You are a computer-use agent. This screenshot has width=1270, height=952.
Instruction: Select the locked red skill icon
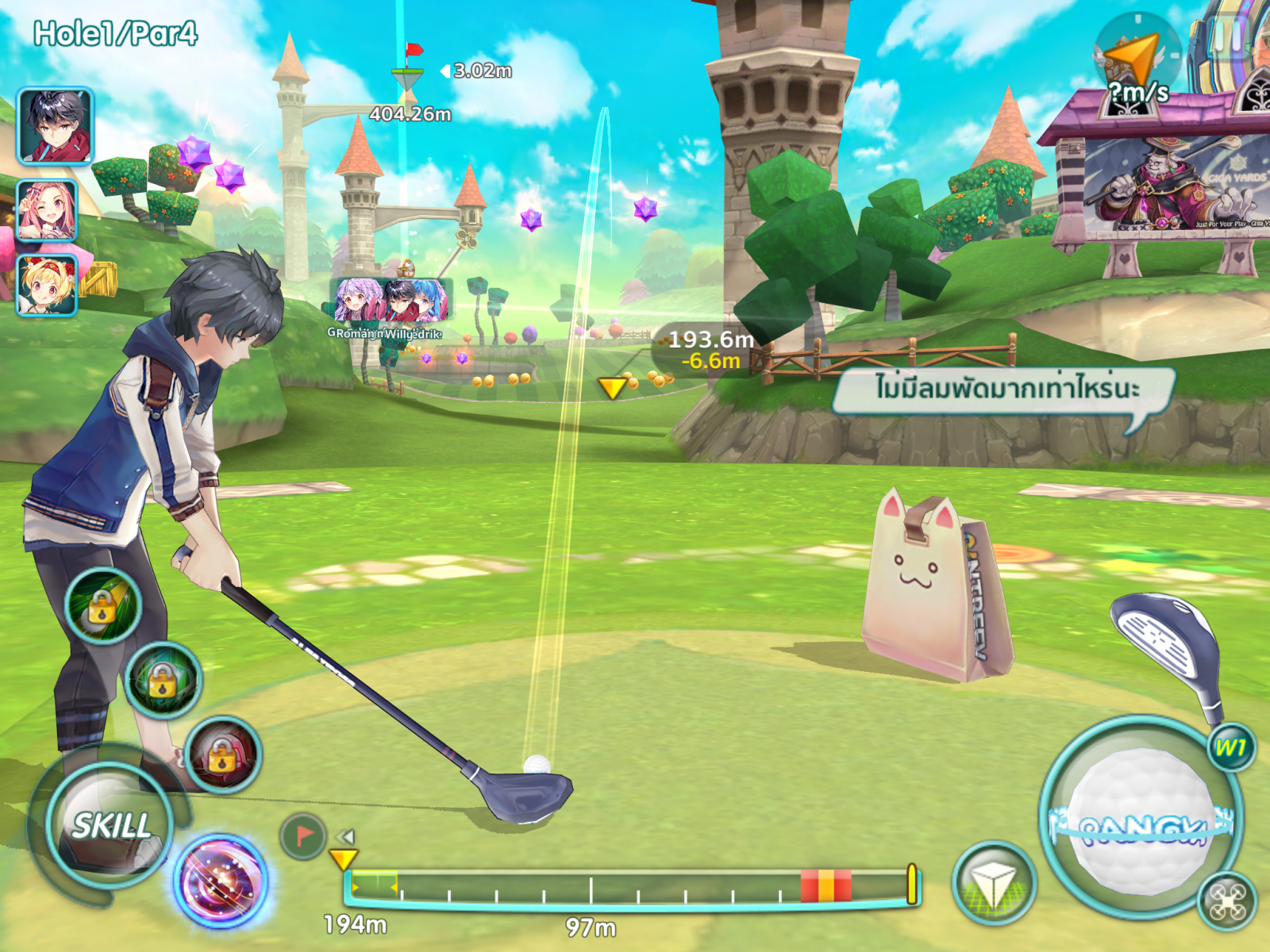(x=223, y=755)
